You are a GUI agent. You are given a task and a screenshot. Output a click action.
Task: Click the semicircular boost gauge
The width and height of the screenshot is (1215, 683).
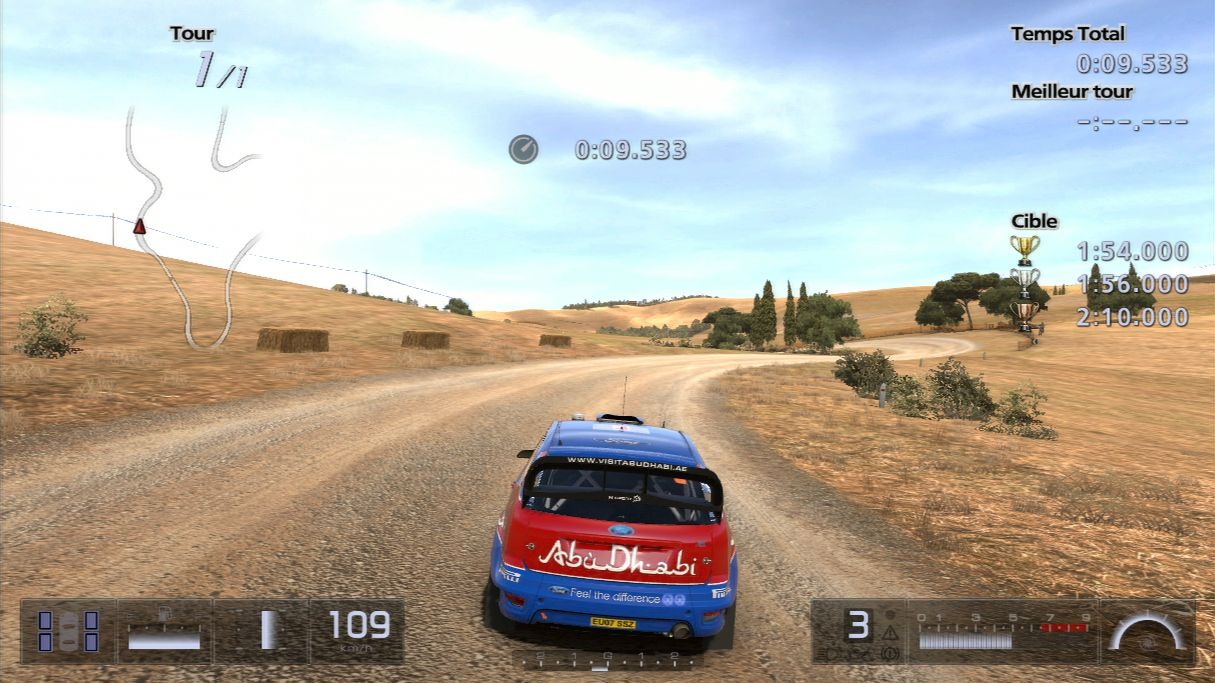tap(1147, 632)
